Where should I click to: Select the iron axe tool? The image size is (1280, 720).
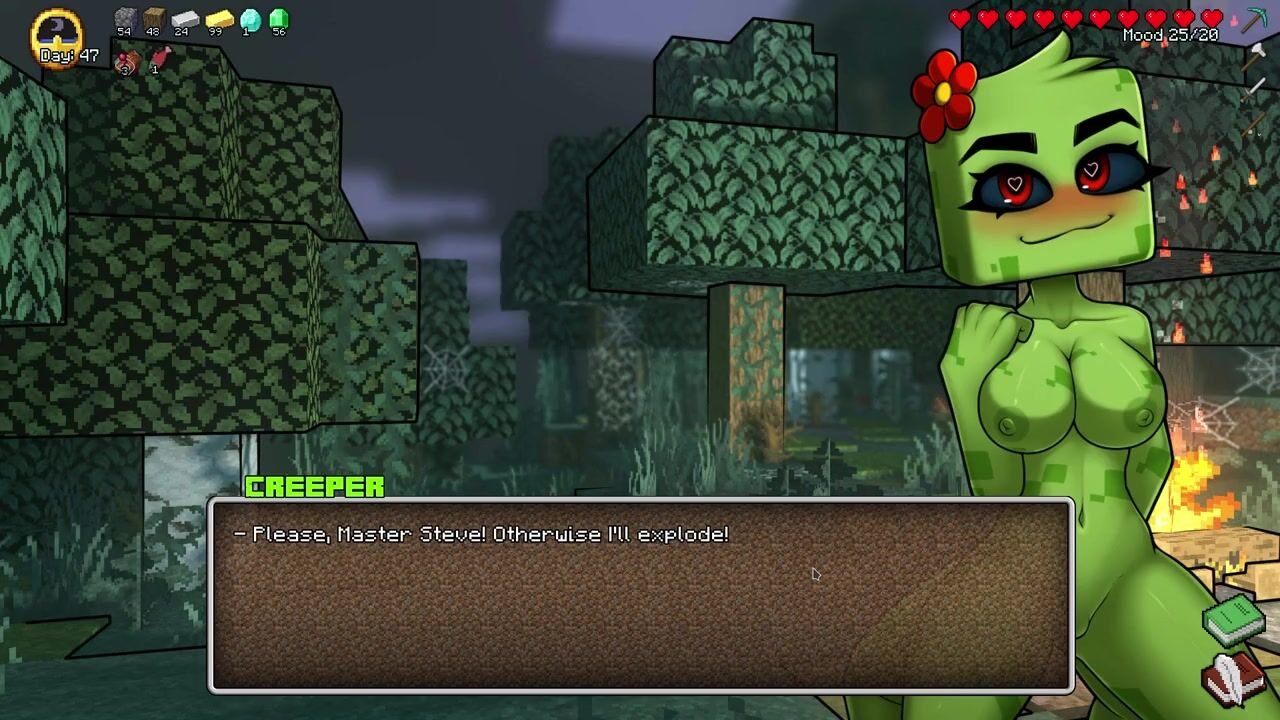point(1254,57)
